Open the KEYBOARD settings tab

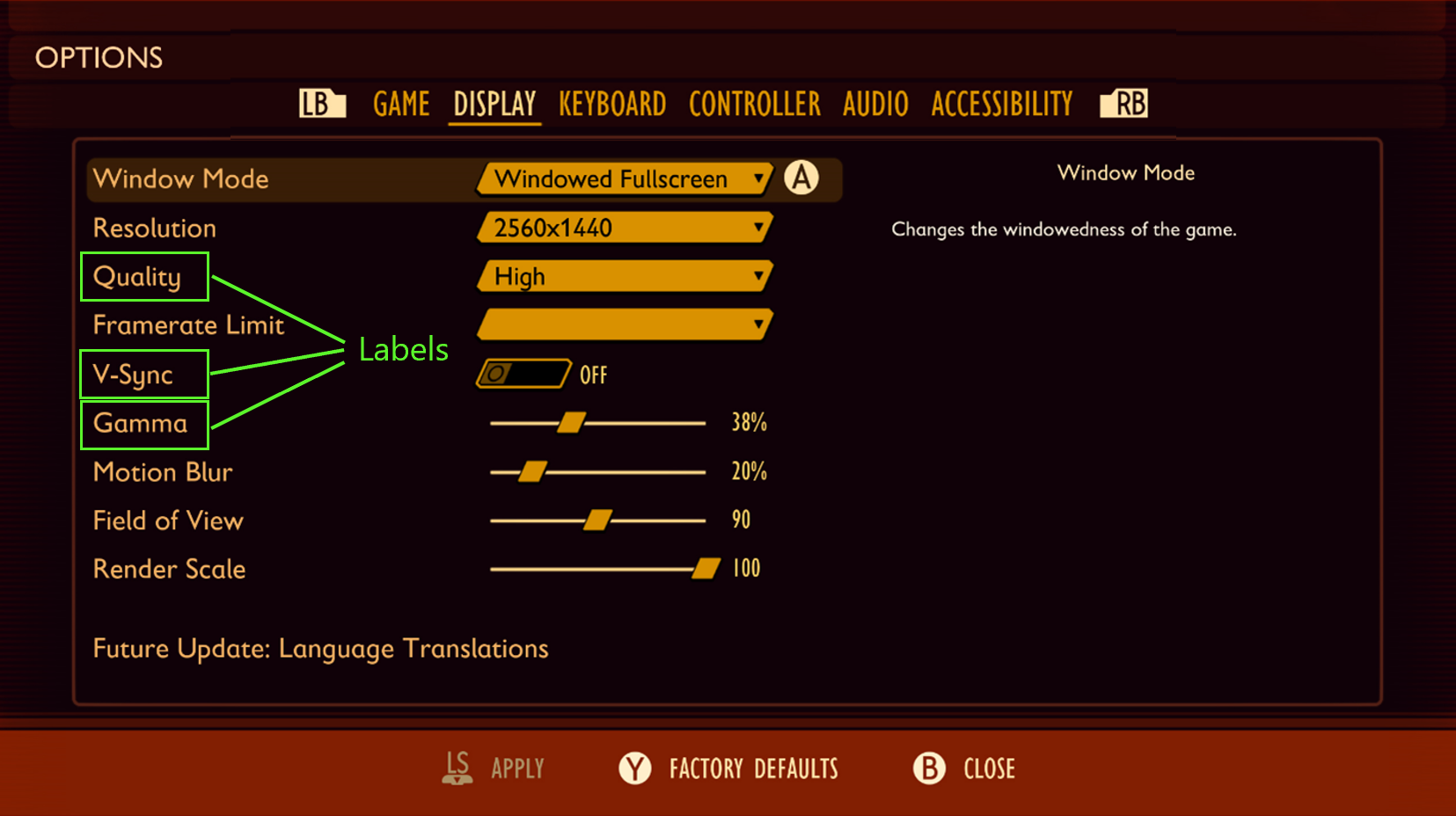click(611, 103)
